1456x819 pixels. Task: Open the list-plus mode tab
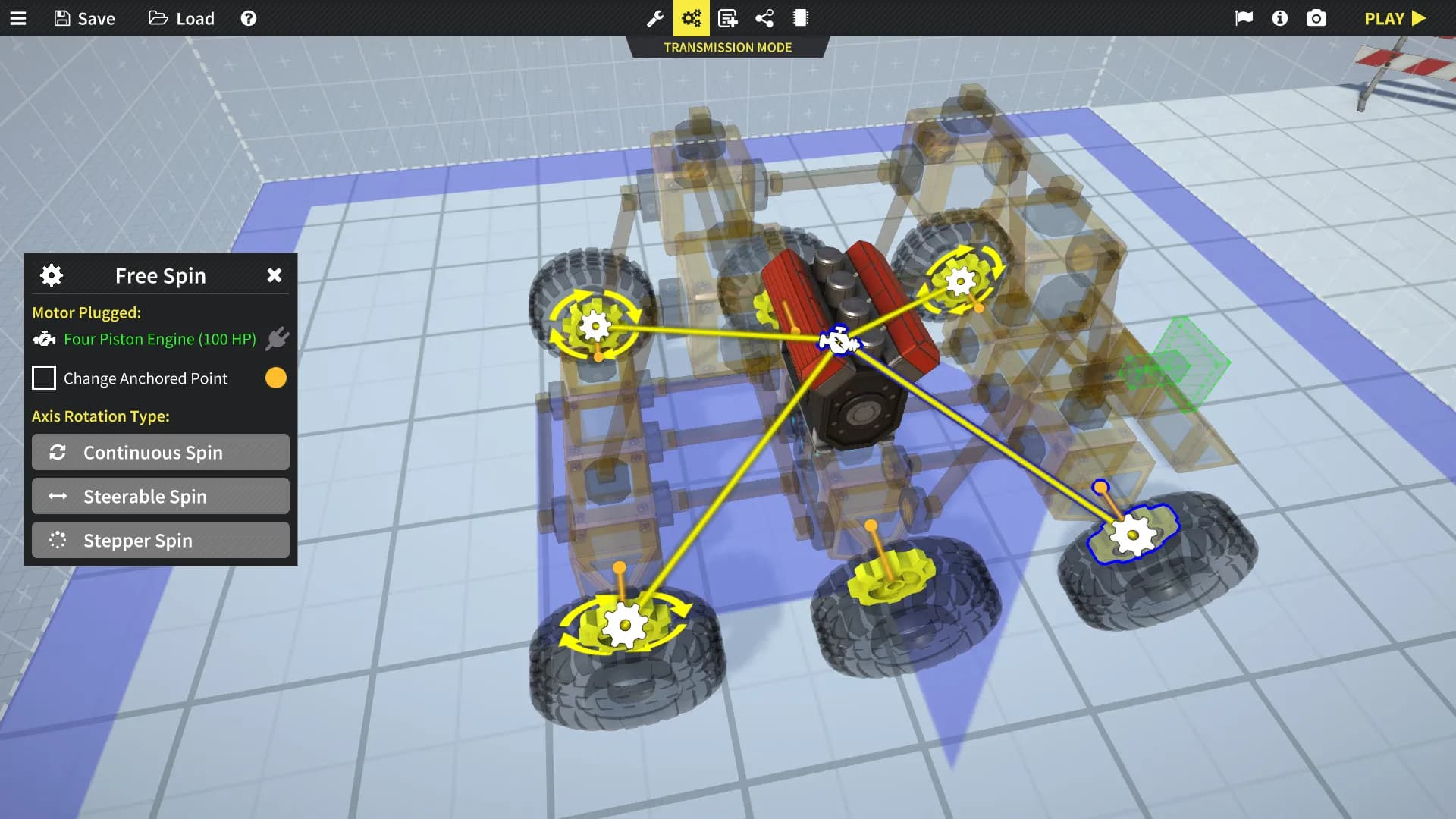728,18
